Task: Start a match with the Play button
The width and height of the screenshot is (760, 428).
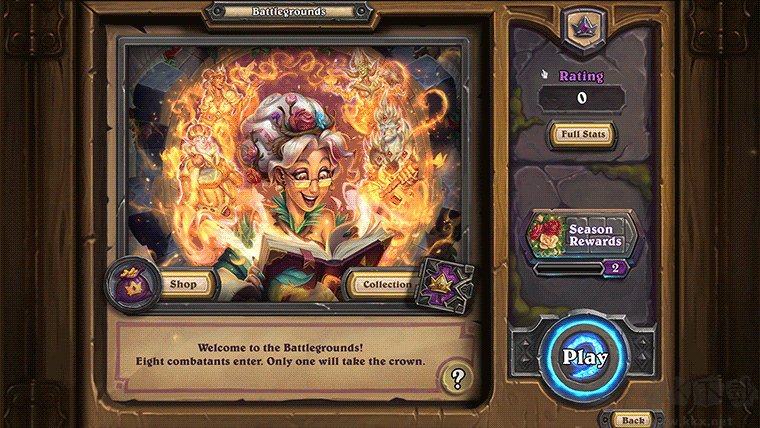Action: tap(584, 356)
